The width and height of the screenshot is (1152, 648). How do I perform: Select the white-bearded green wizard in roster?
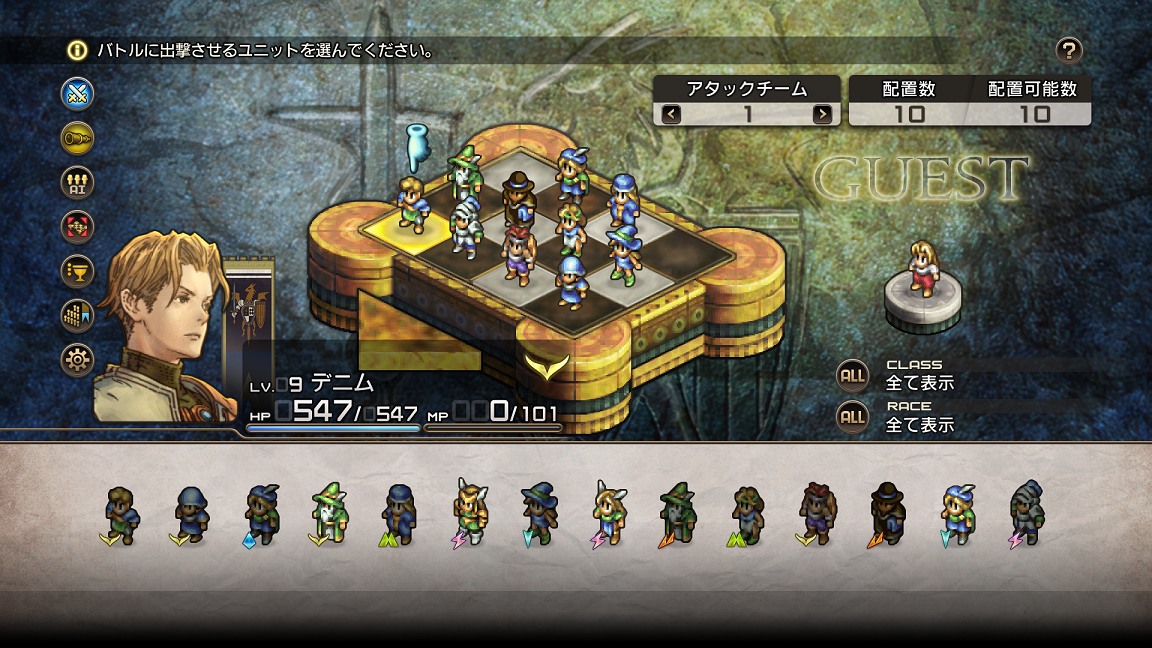[x=329, y=513]
